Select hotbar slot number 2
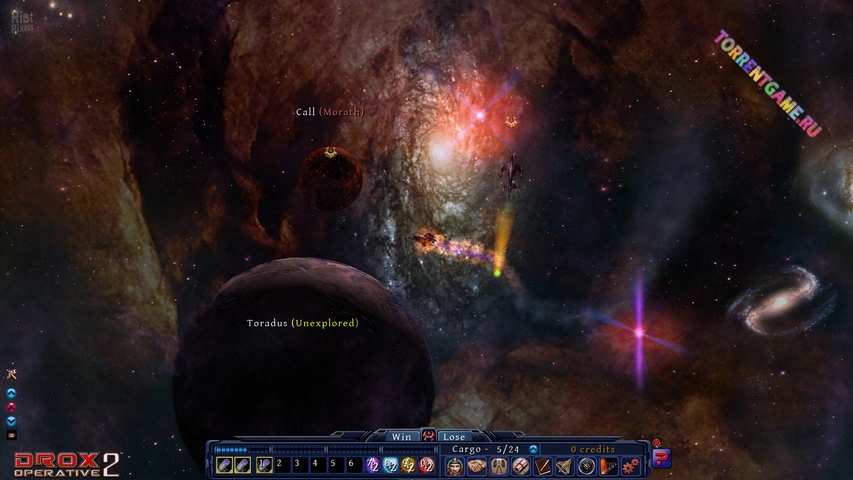 (x=280, y=465)
